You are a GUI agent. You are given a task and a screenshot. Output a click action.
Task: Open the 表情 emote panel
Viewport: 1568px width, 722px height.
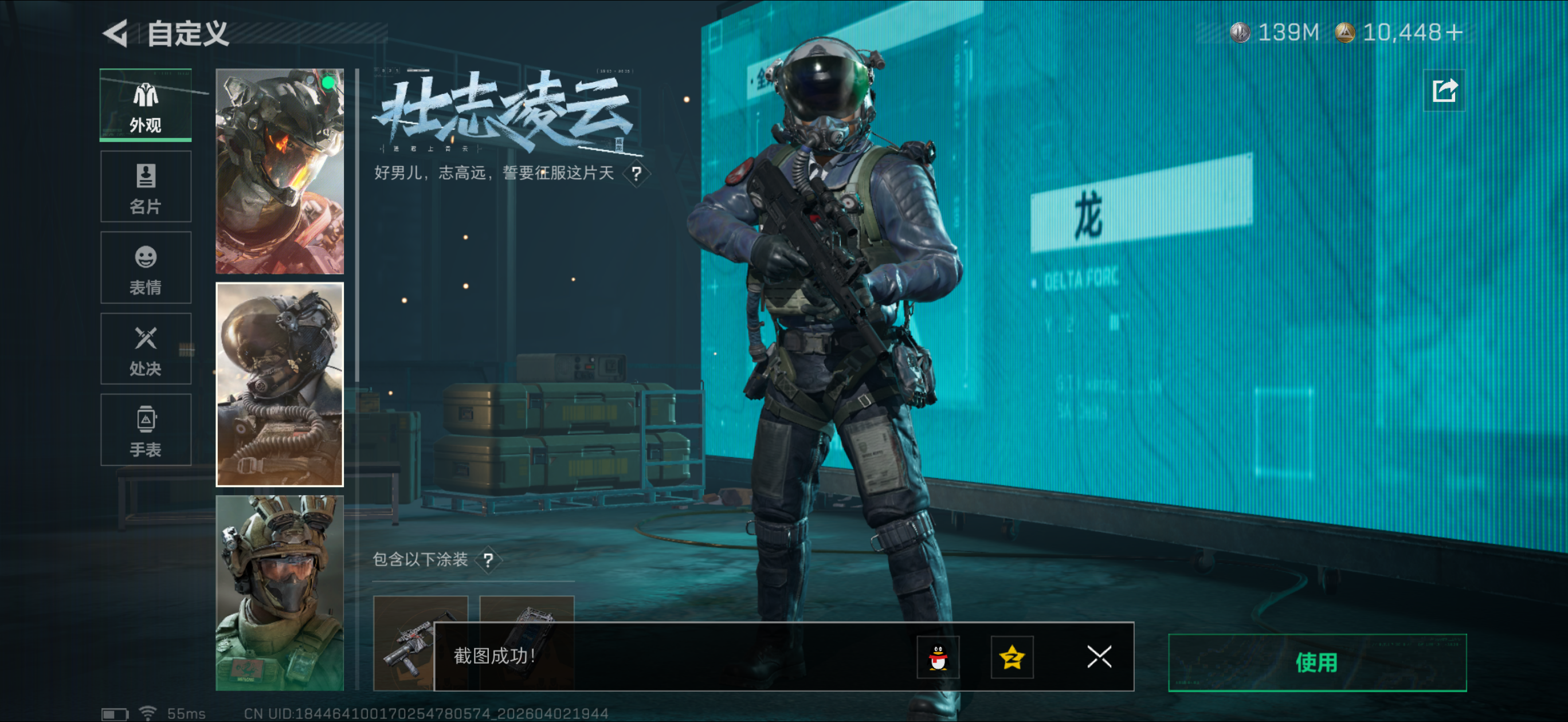145,268
